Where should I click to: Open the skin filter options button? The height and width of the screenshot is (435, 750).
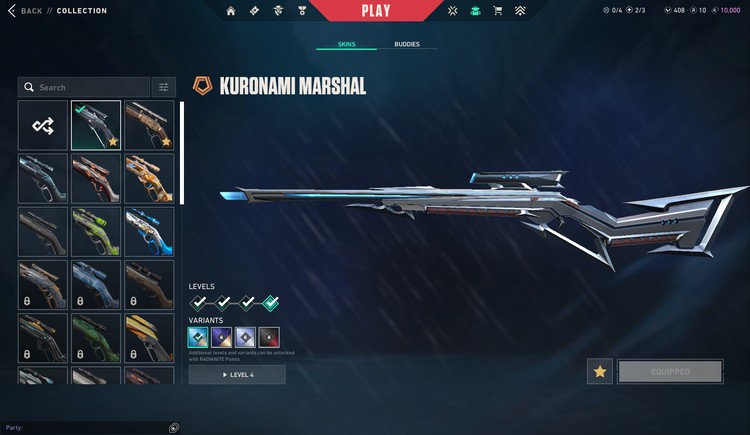tap(164, 87)
